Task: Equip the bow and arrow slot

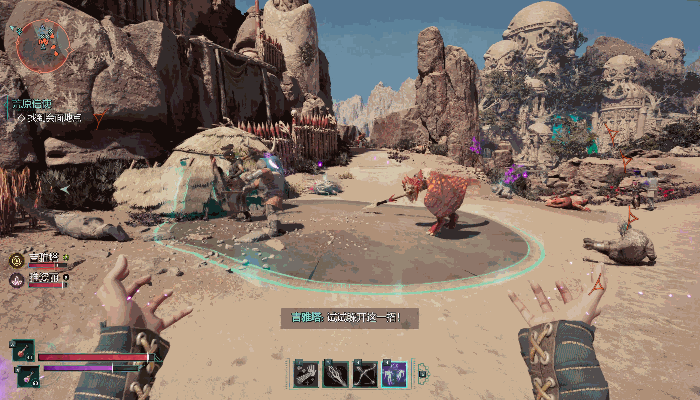Action: [x=365, y=373]
